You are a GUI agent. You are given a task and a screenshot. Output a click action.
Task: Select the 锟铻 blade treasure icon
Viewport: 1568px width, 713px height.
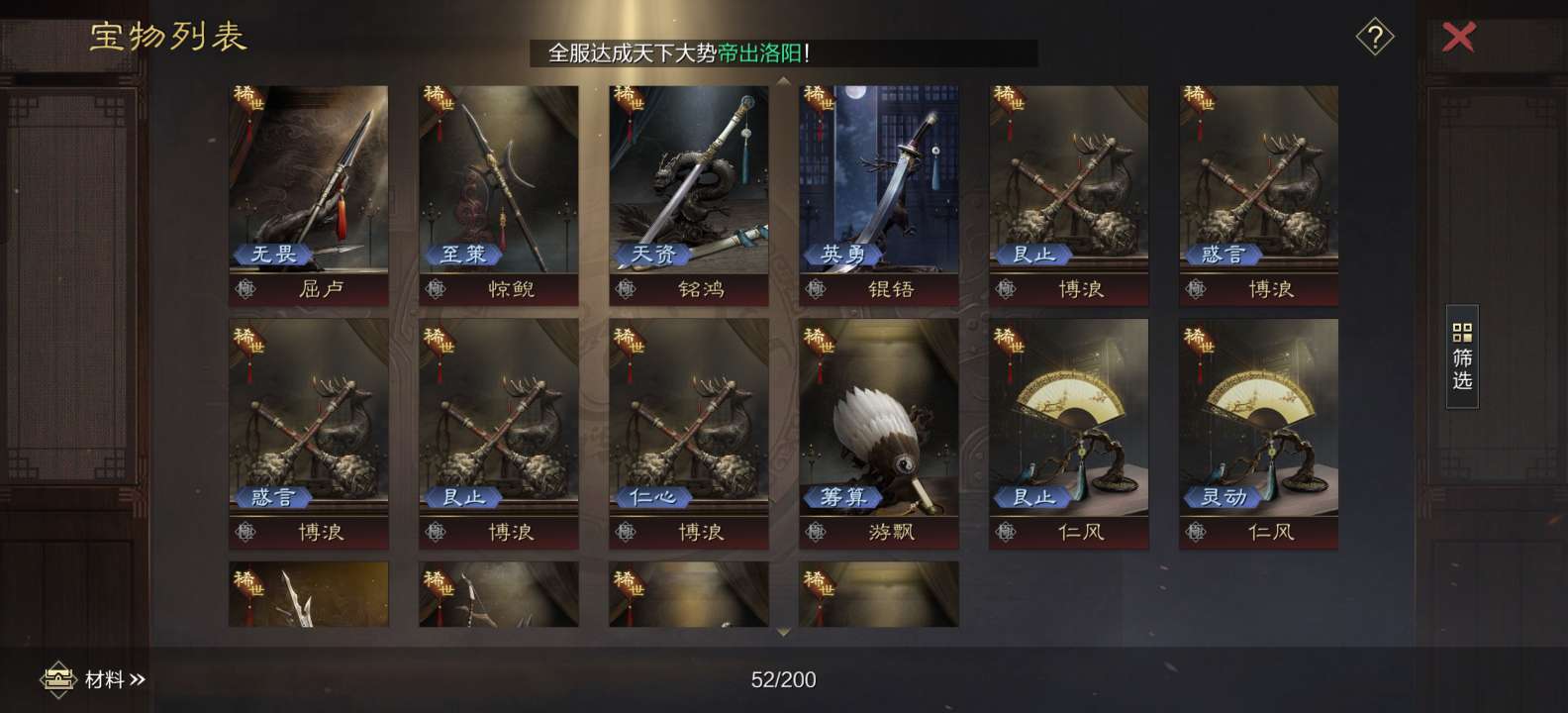pos(878,178)
